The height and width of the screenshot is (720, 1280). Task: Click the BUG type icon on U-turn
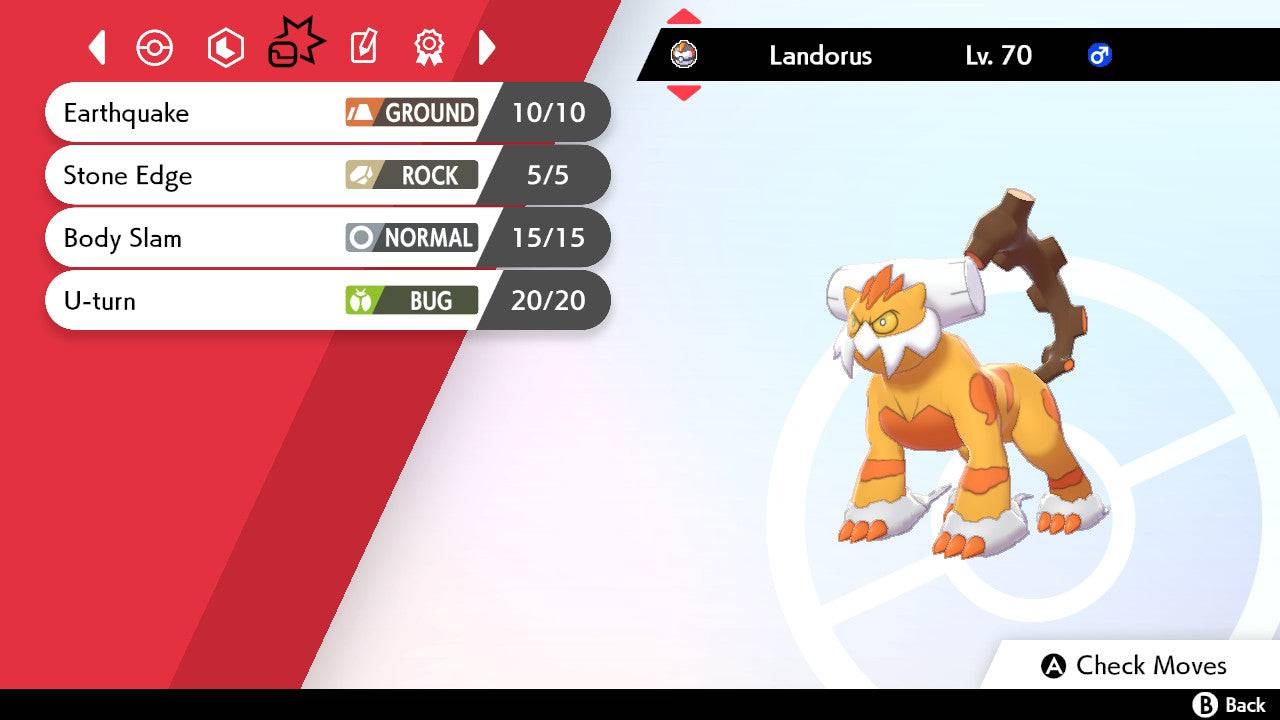(410, 300)
